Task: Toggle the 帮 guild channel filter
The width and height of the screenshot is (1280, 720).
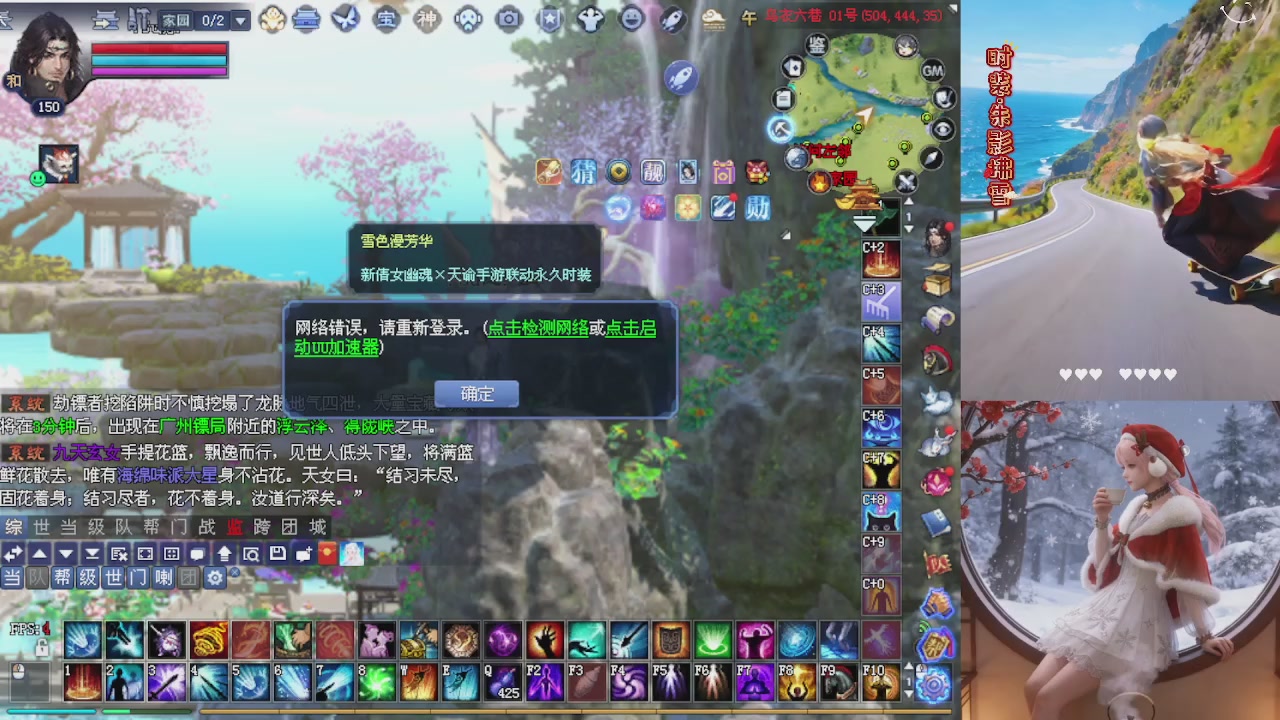Action: [x=62, y=578]
